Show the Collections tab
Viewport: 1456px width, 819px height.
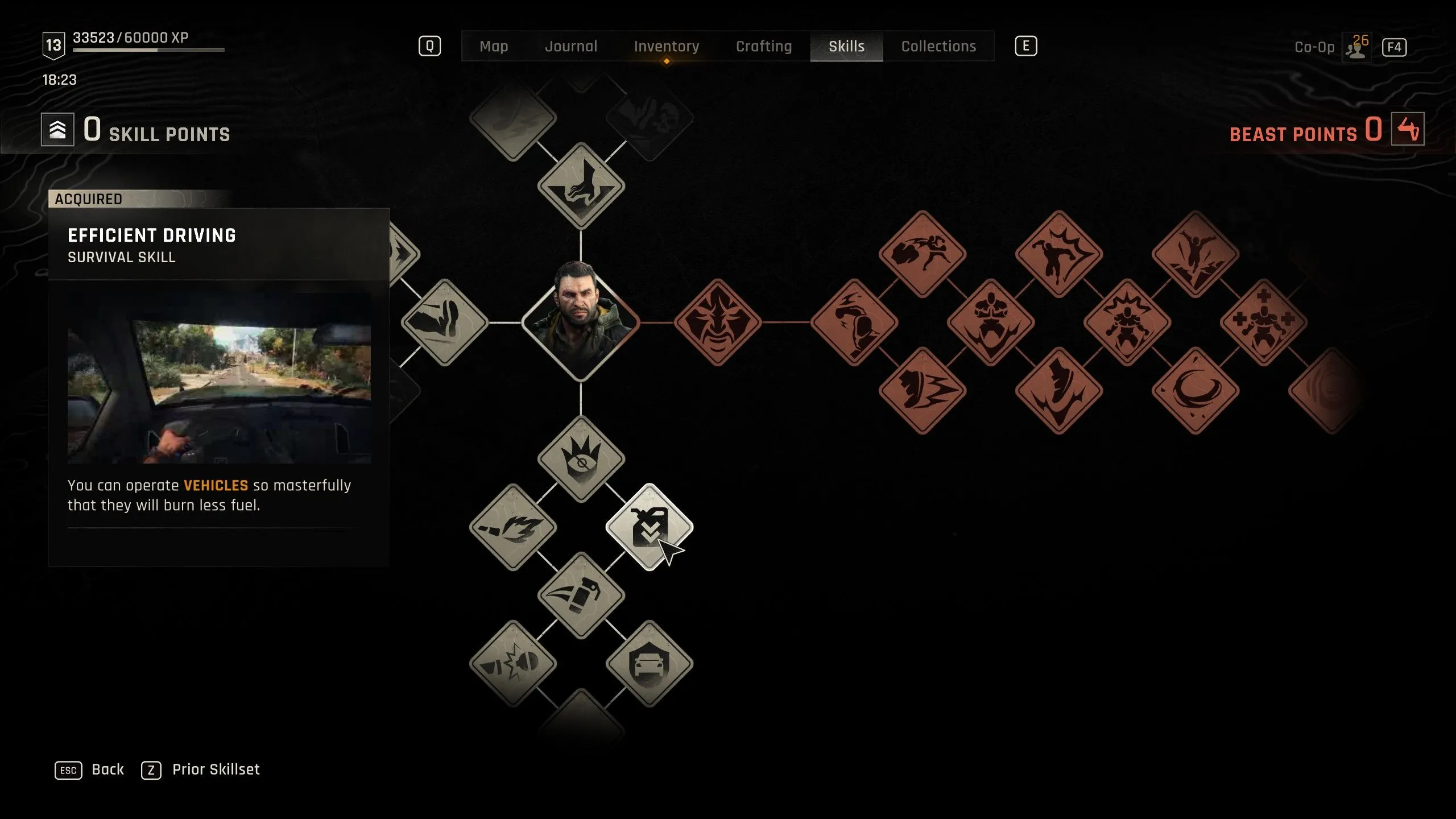click(938, 47)
